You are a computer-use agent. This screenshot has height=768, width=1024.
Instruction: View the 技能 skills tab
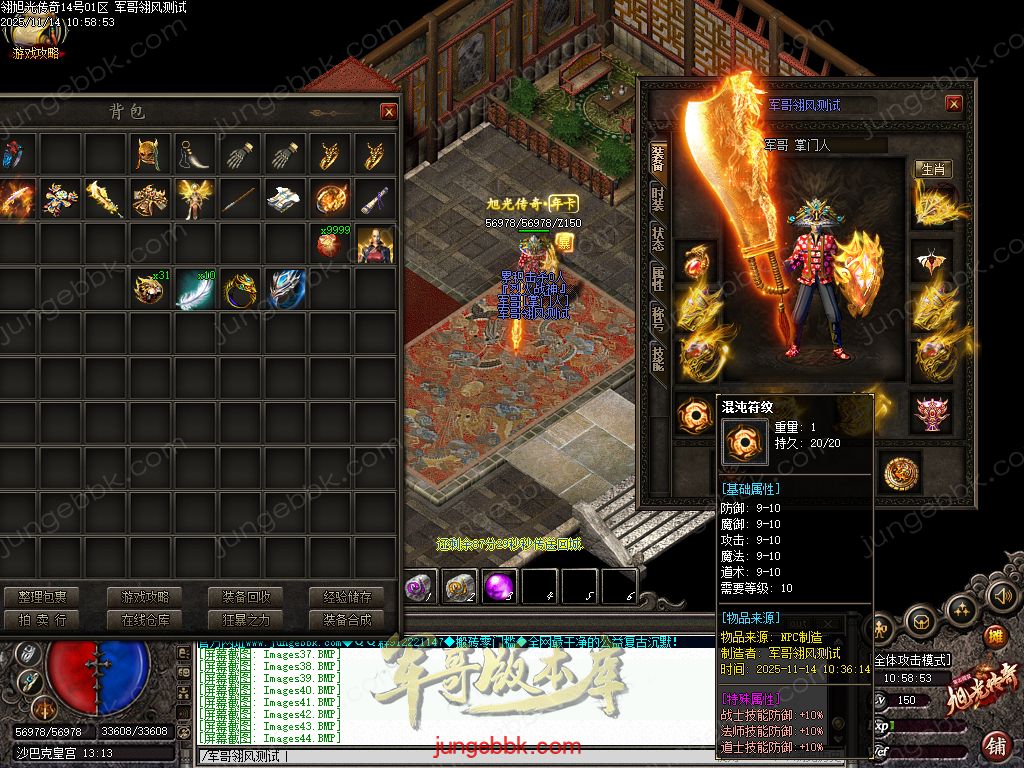(x=658, y=357)
